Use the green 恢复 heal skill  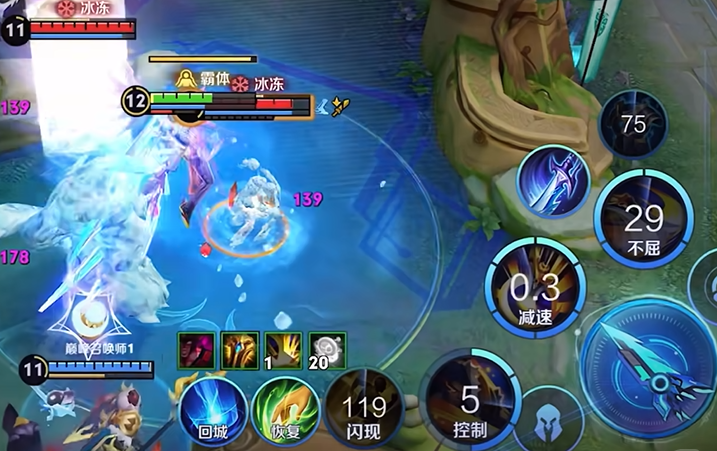(x=286, y=411)
